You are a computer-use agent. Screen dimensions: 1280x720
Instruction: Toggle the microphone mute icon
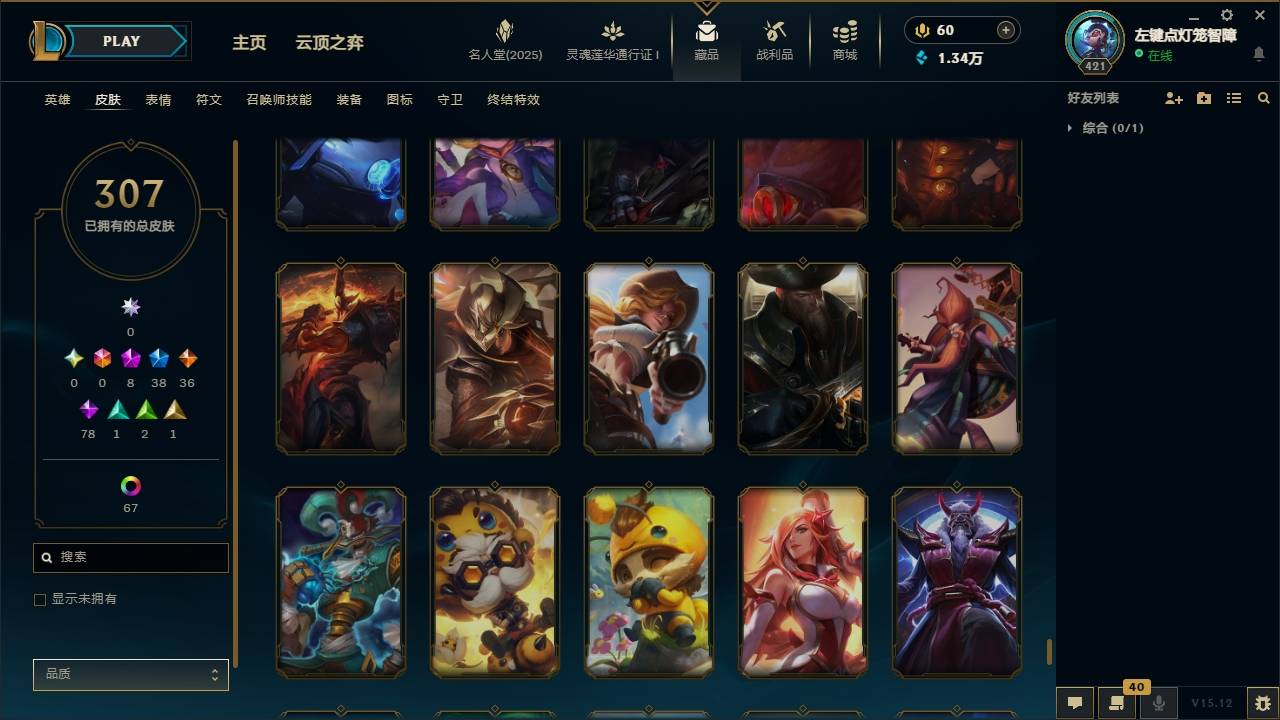[x=1159, y=701]
